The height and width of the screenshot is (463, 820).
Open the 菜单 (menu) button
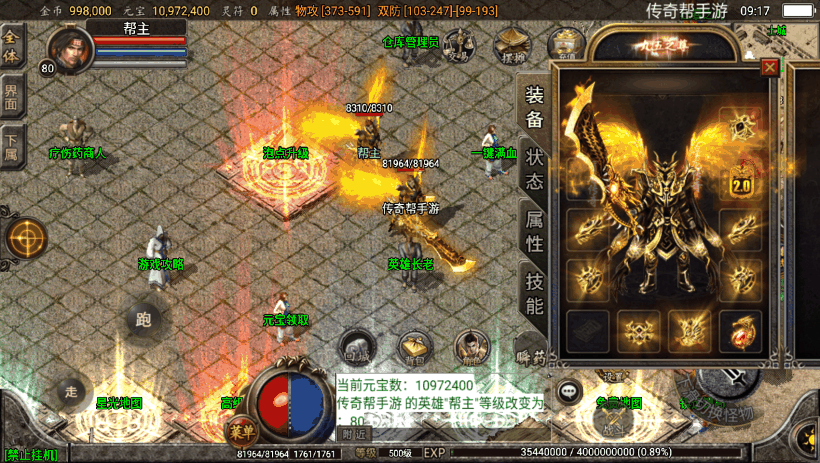[x=239, y=432]
